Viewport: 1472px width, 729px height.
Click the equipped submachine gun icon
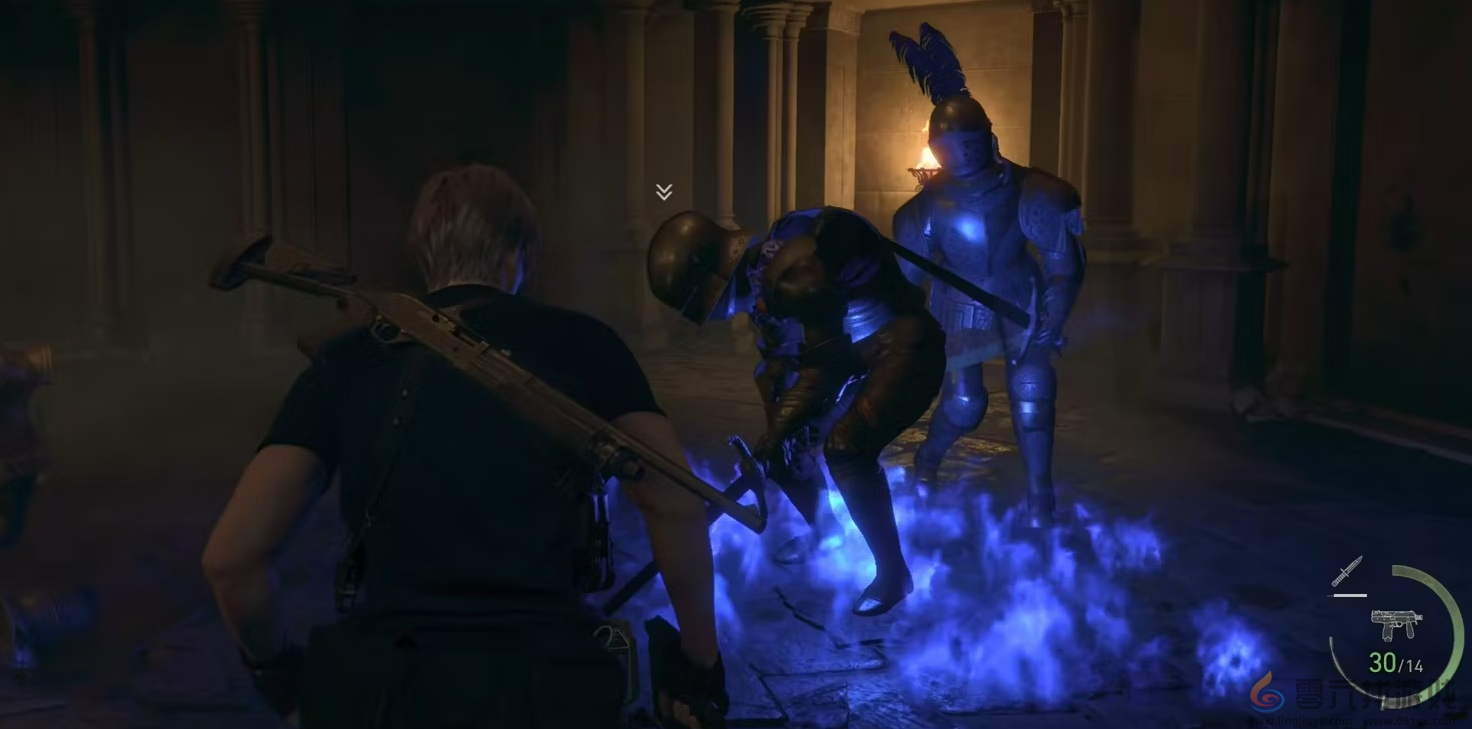pos(1396,623)
